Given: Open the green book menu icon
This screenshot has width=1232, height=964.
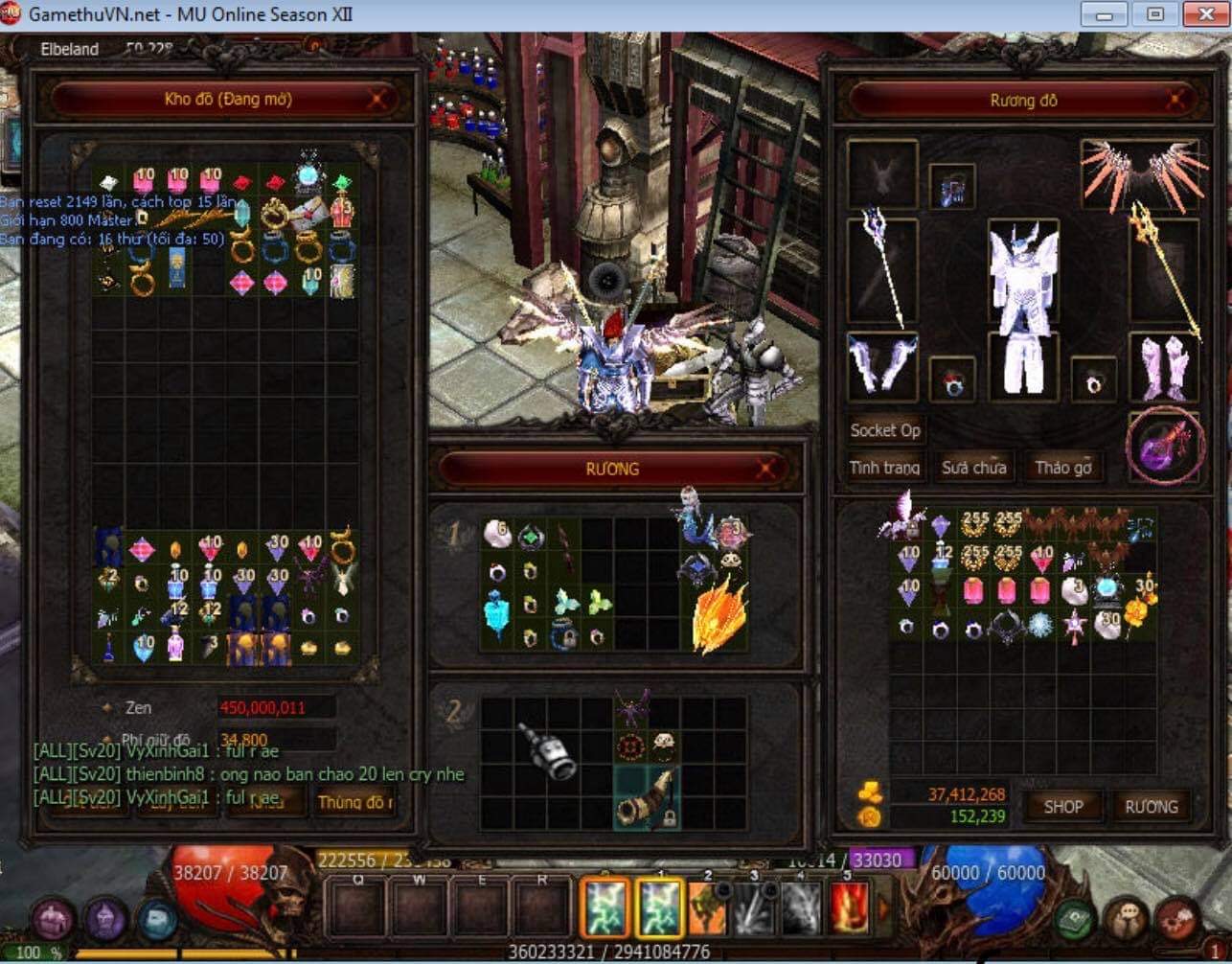Looking at the screenshot, I should click(x=1075, y=921).
